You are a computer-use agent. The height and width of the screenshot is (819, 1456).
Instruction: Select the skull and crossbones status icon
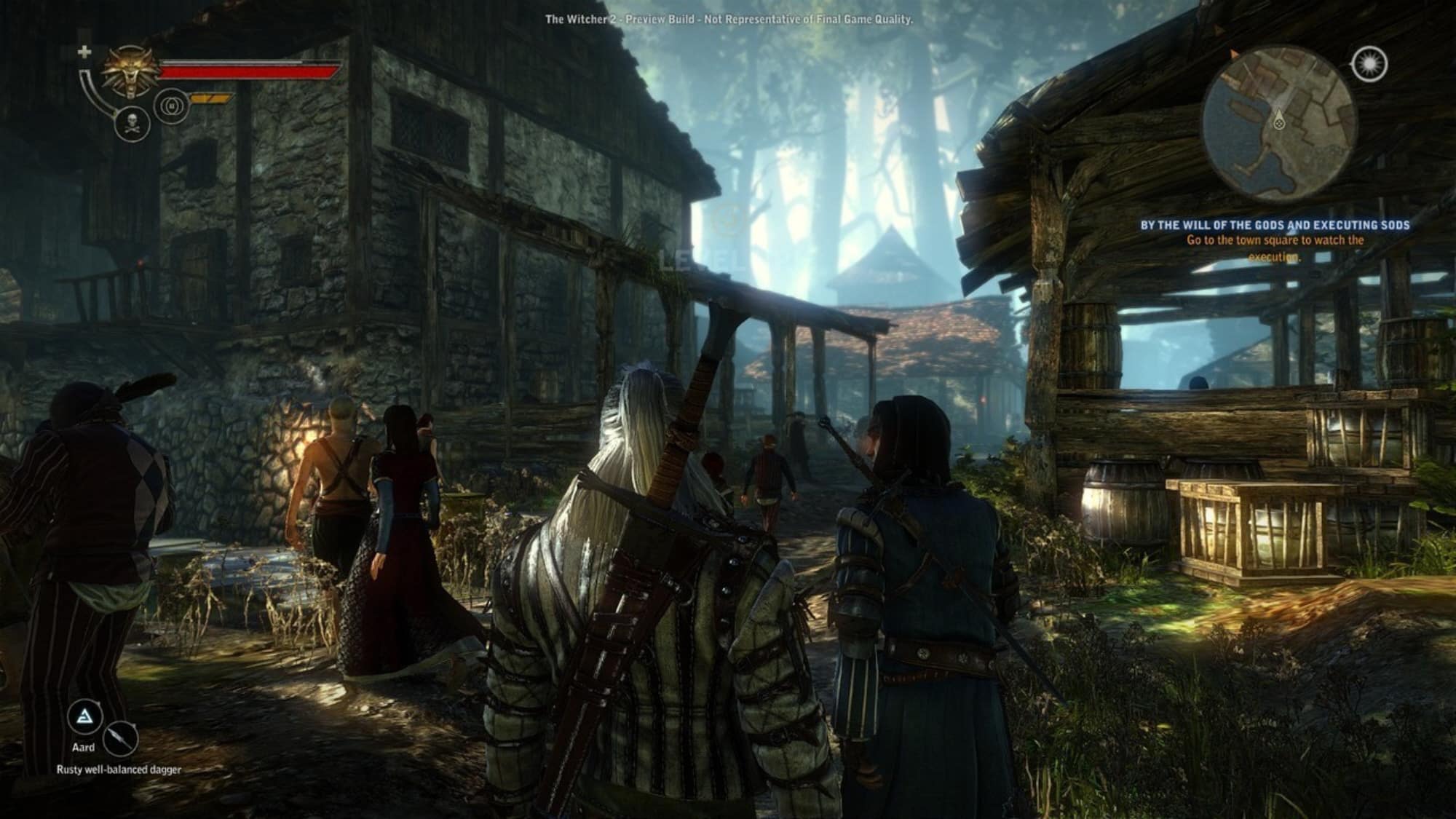click(132, 123)
